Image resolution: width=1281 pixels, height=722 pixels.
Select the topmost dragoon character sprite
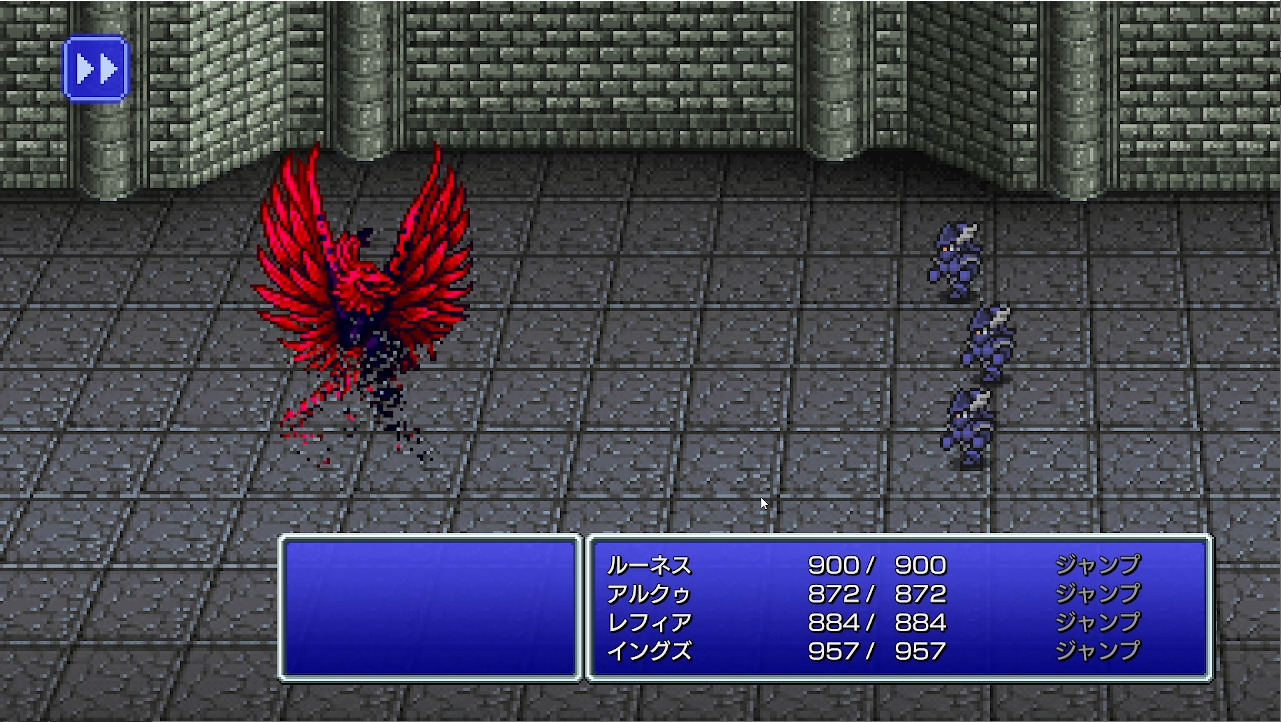(957, 255)
